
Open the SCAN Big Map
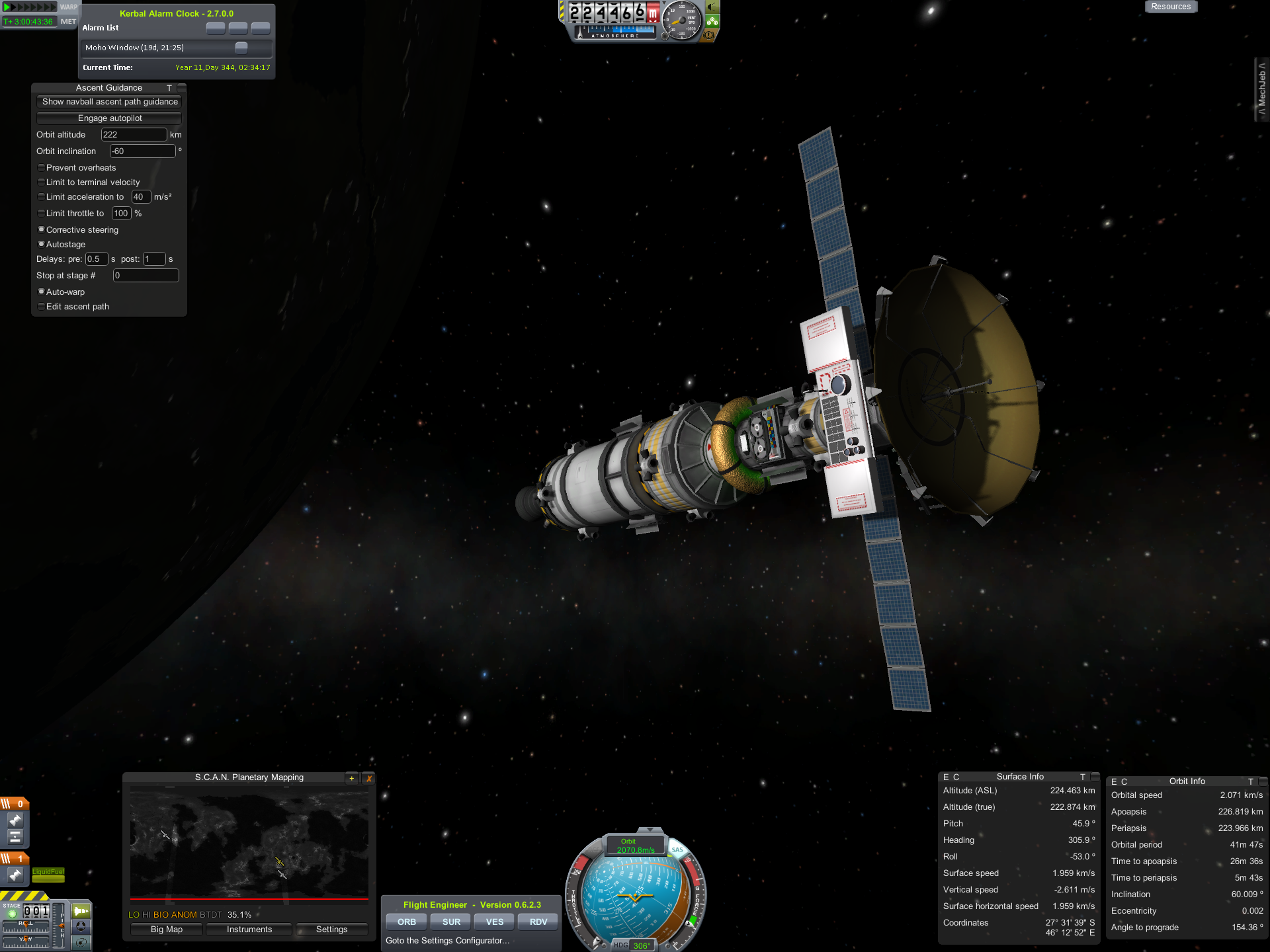[x=167, y=930]
